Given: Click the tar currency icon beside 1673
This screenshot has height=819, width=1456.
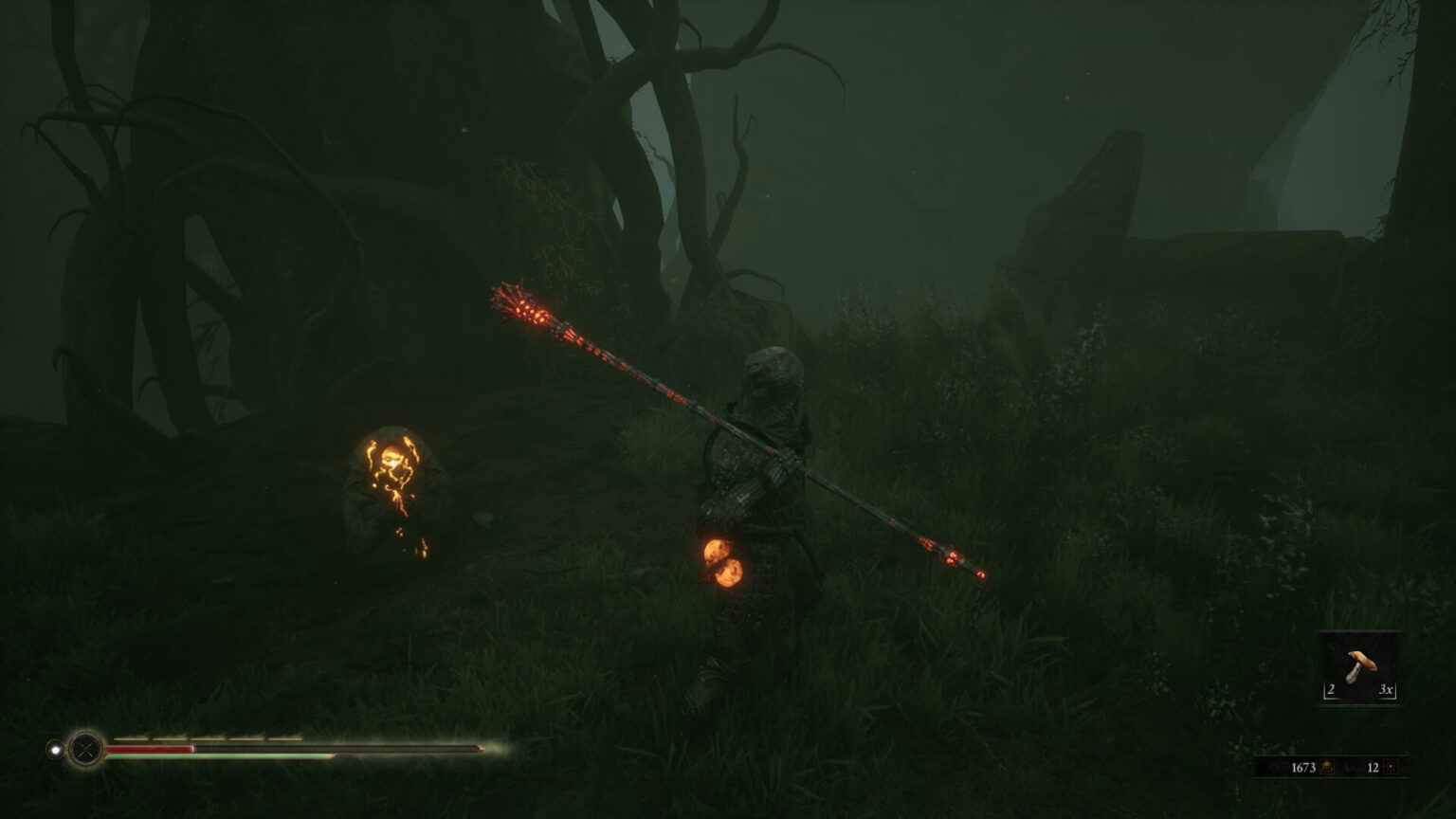Looking at the screenshot, I should coord(1327,767).
